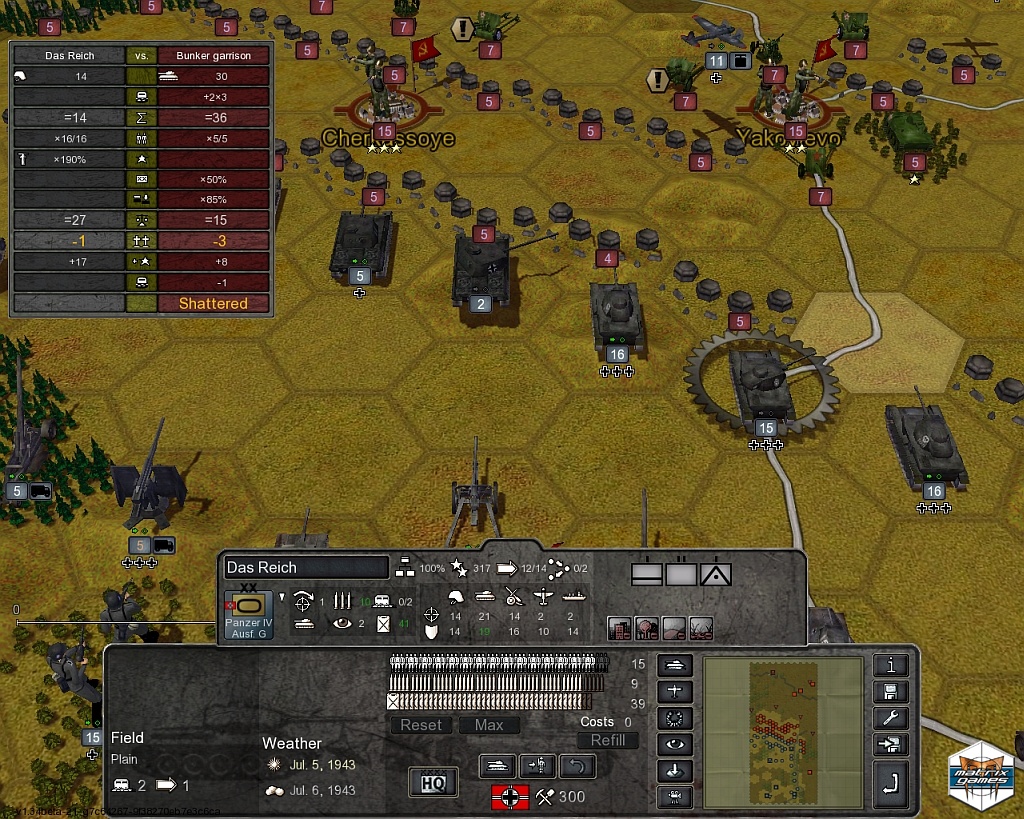Click the tank purchase button beside HQ
The width and height of the screenshot is (1024, 819).
click(498, 767)
